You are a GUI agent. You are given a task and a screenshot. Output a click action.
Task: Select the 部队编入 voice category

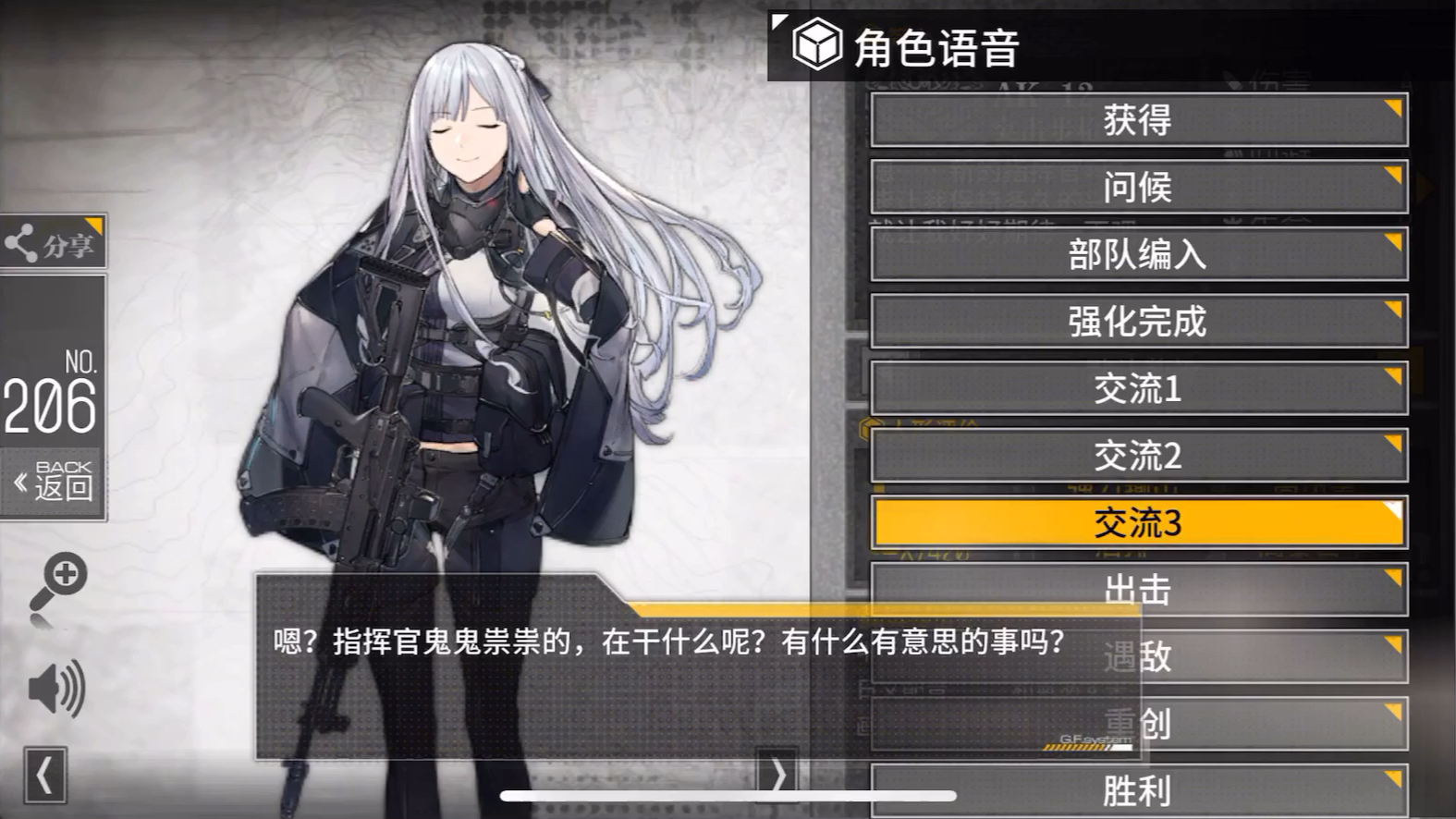pos(1137,254)
